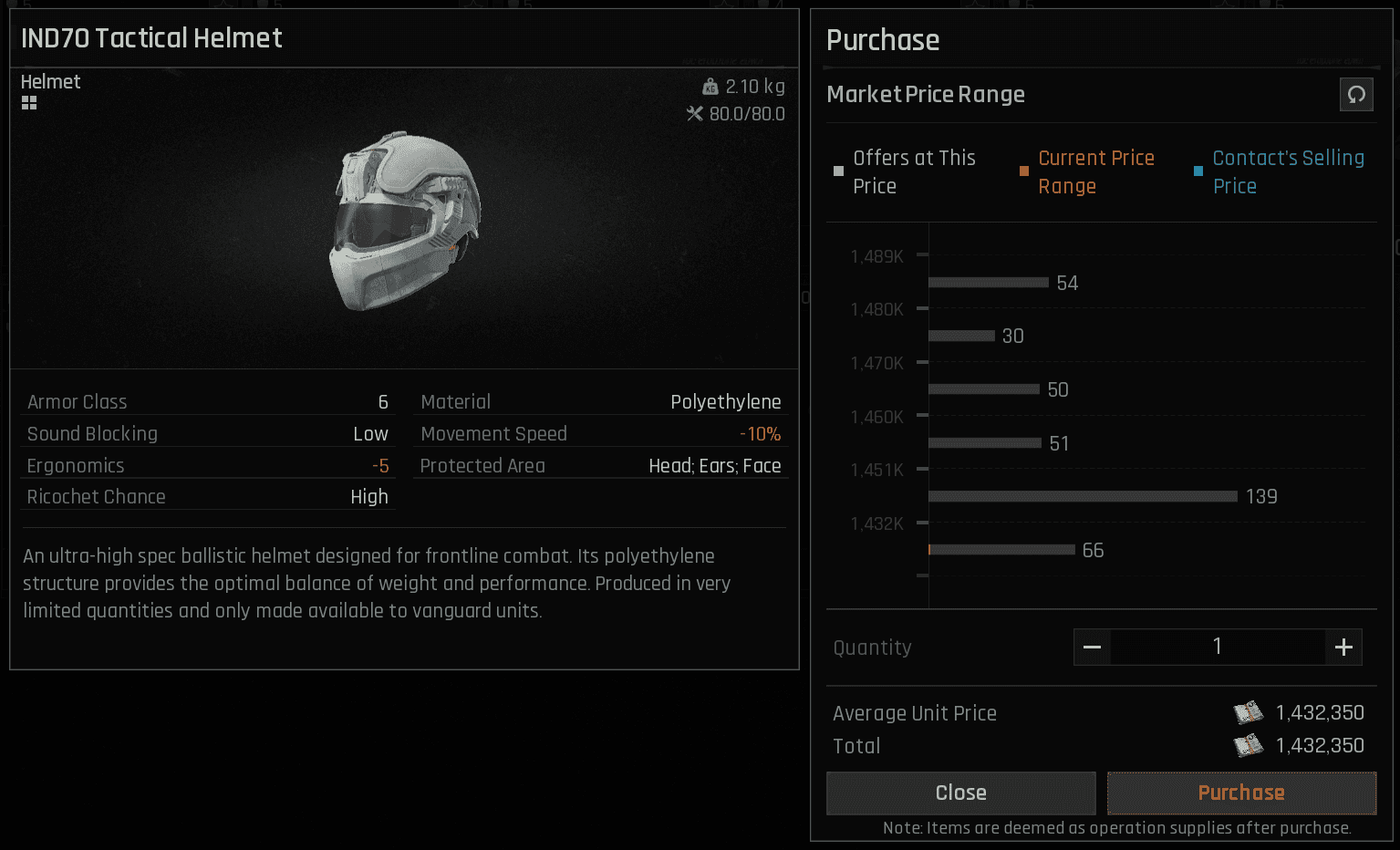The height and width of the screenshot is (850, 1400).
Task: Click the KG weight icon near 2.10 kg
Action: [x=710, y=86]
